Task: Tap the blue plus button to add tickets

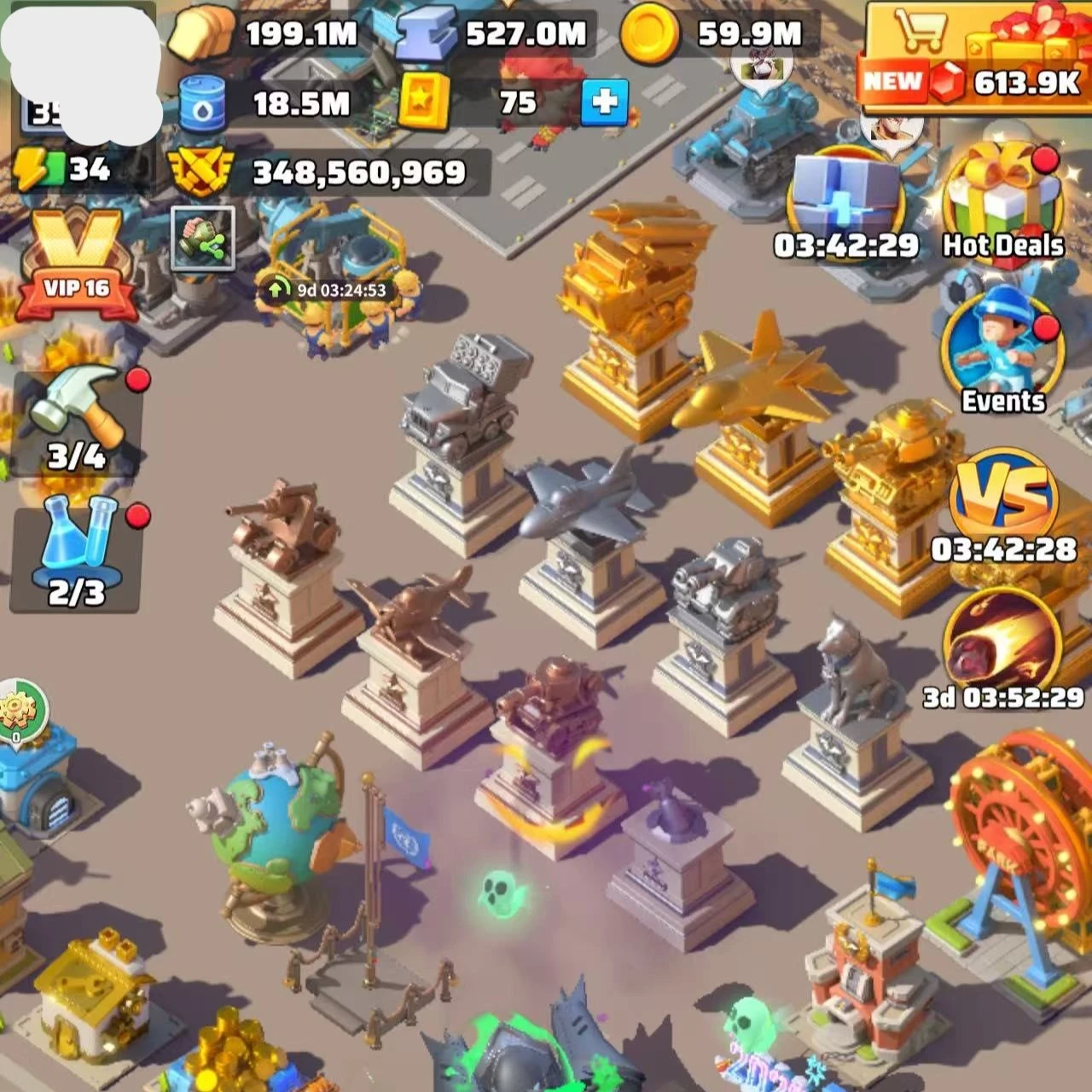Action: 604,102
